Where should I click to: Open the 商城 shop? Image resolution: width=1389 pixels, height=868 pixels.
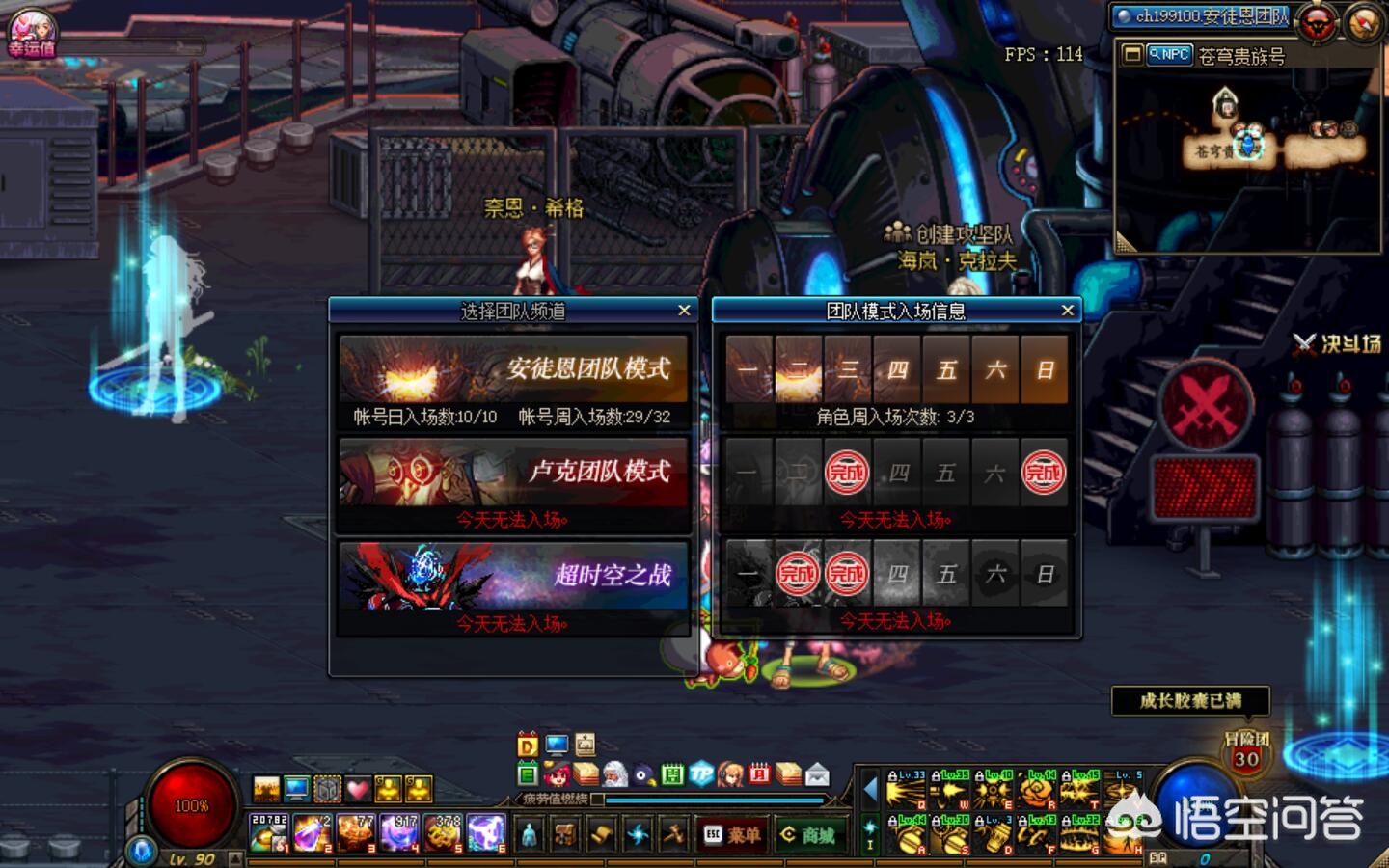pyautogui.click(x=808, y=835)
